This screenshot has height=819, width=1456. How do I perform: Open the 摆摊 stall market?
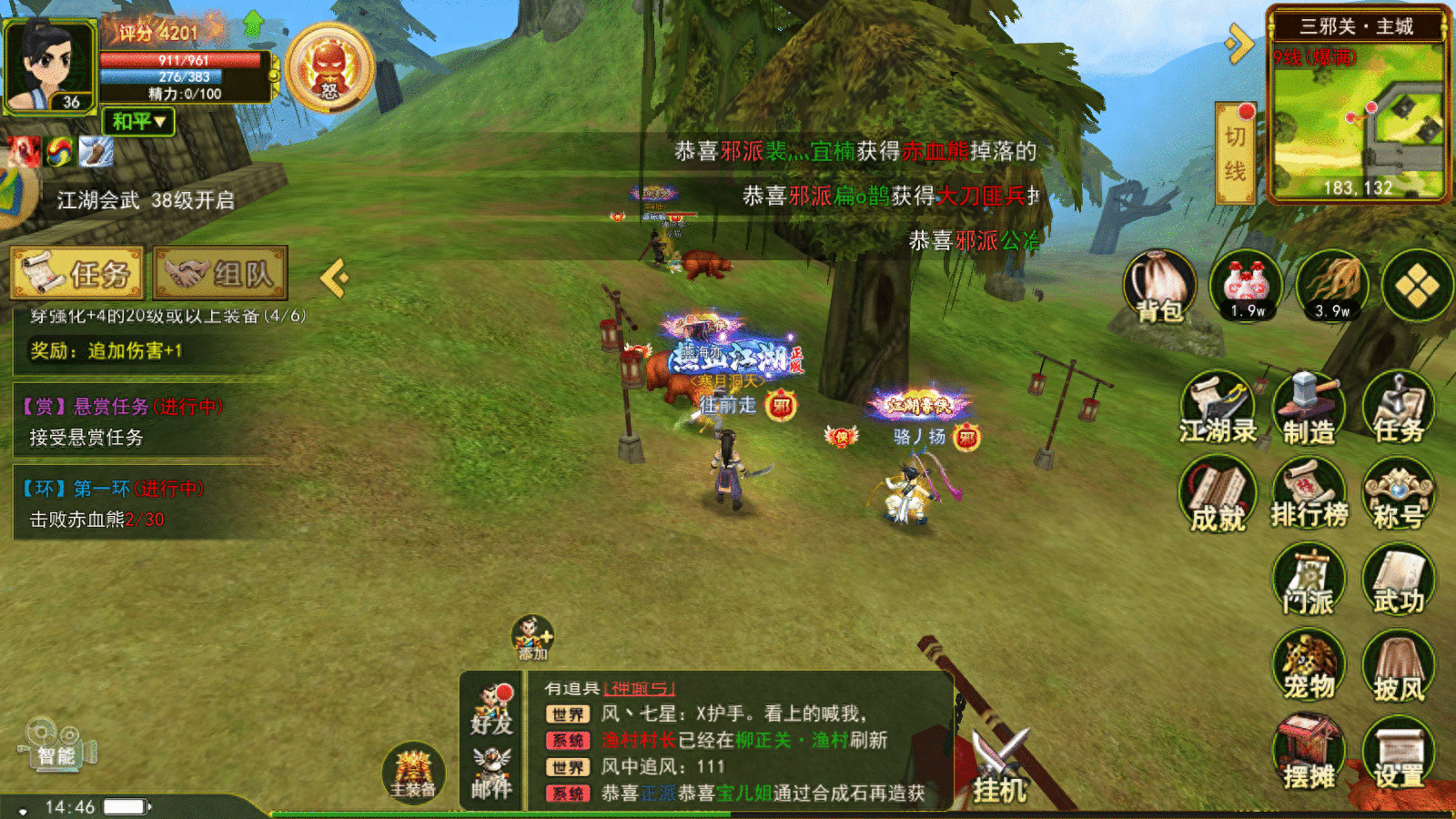click(1309, 753)
